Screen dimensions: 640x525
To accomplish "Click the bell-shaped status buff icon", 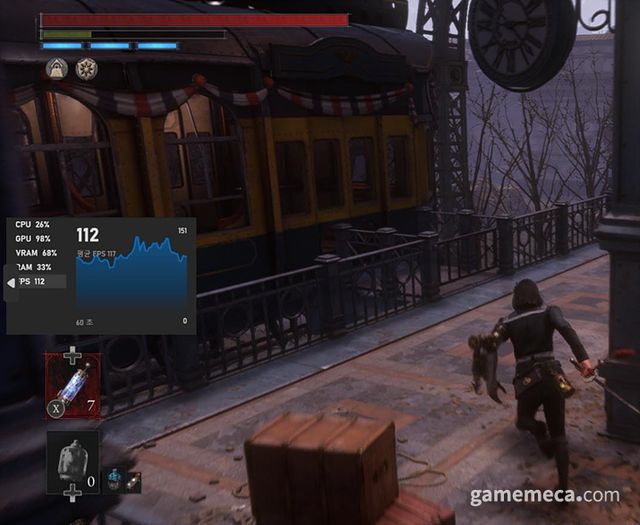I will coord(55,68).
